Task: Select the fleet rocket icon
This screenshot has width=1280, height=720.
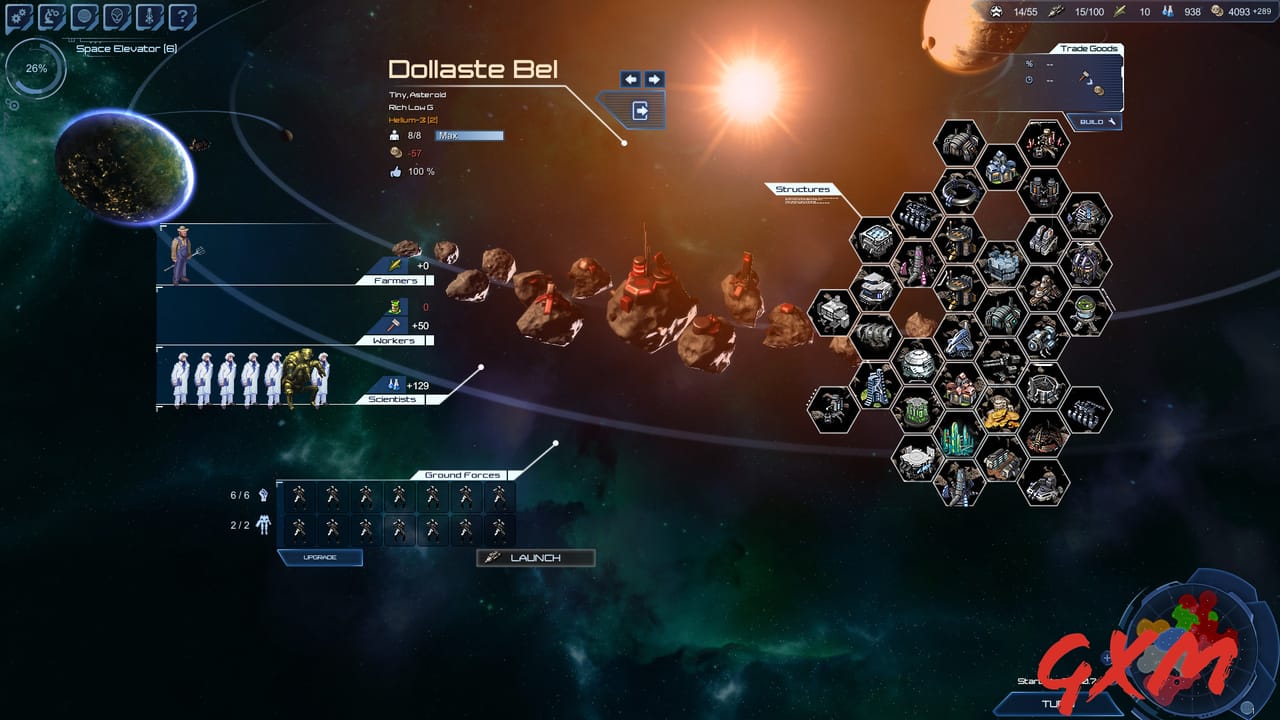Action: pos(147,15)
